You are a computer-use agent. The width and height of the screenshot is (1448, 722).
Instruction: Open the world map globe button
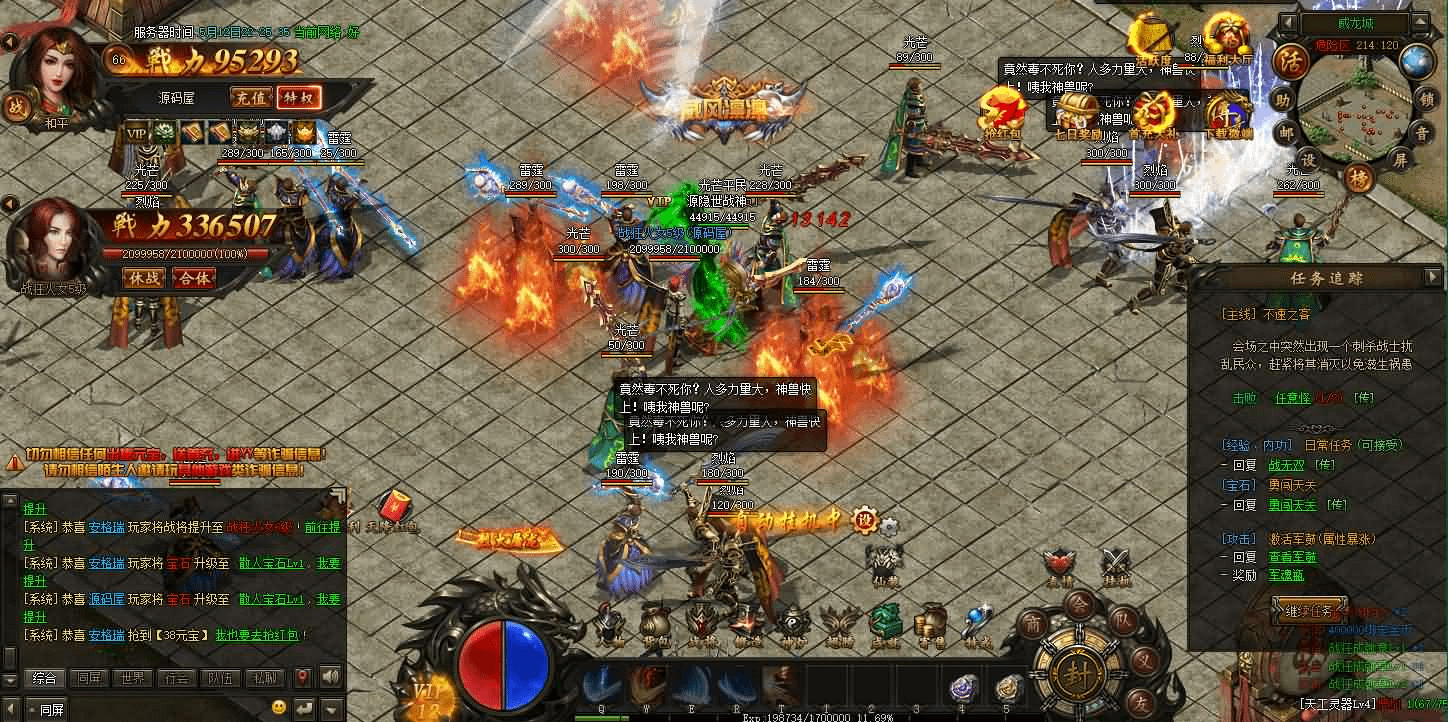point(1417,61)
